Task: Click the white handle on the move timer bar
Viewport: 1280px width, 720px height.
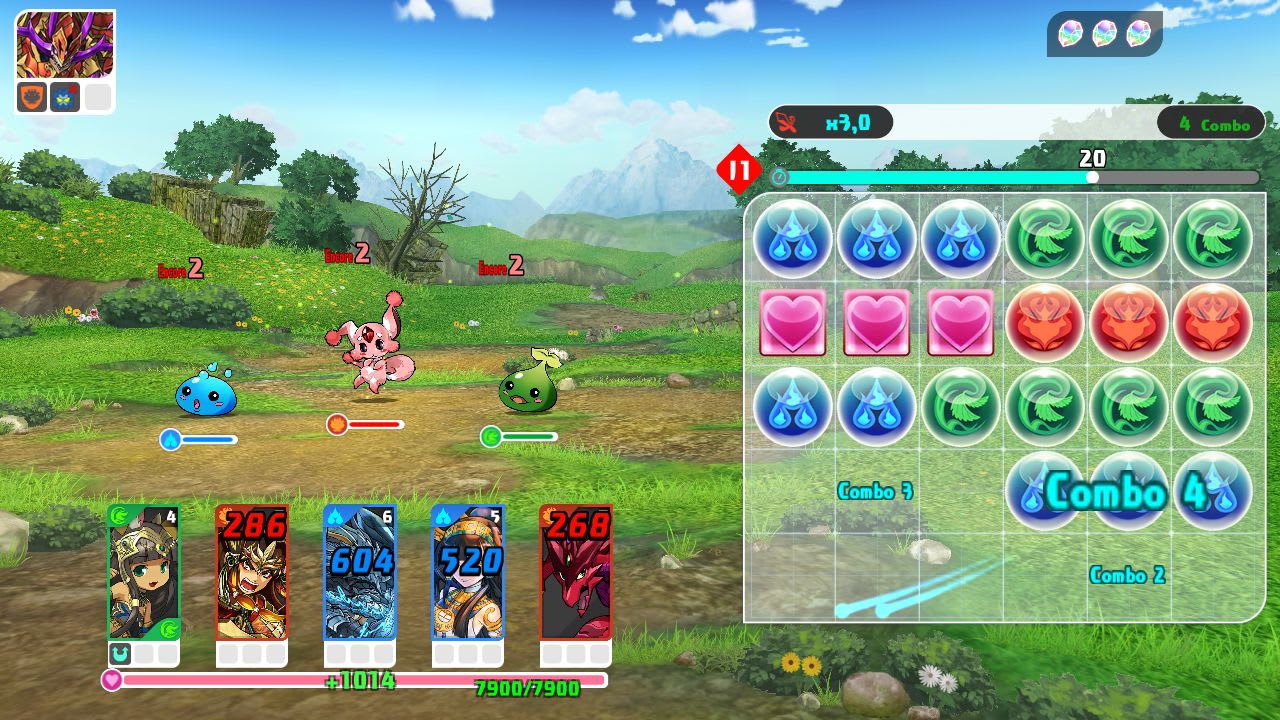Action: pyautogui.click(x=1091, y=177)
